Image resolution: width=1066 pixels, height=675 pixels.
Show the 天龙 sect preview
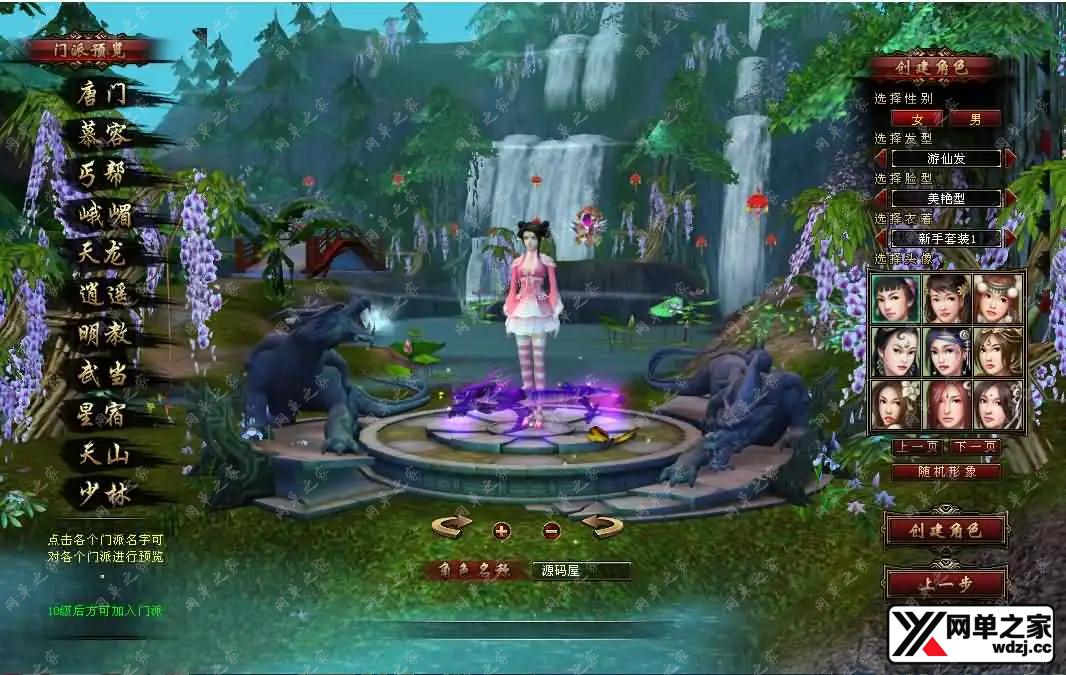103,254
